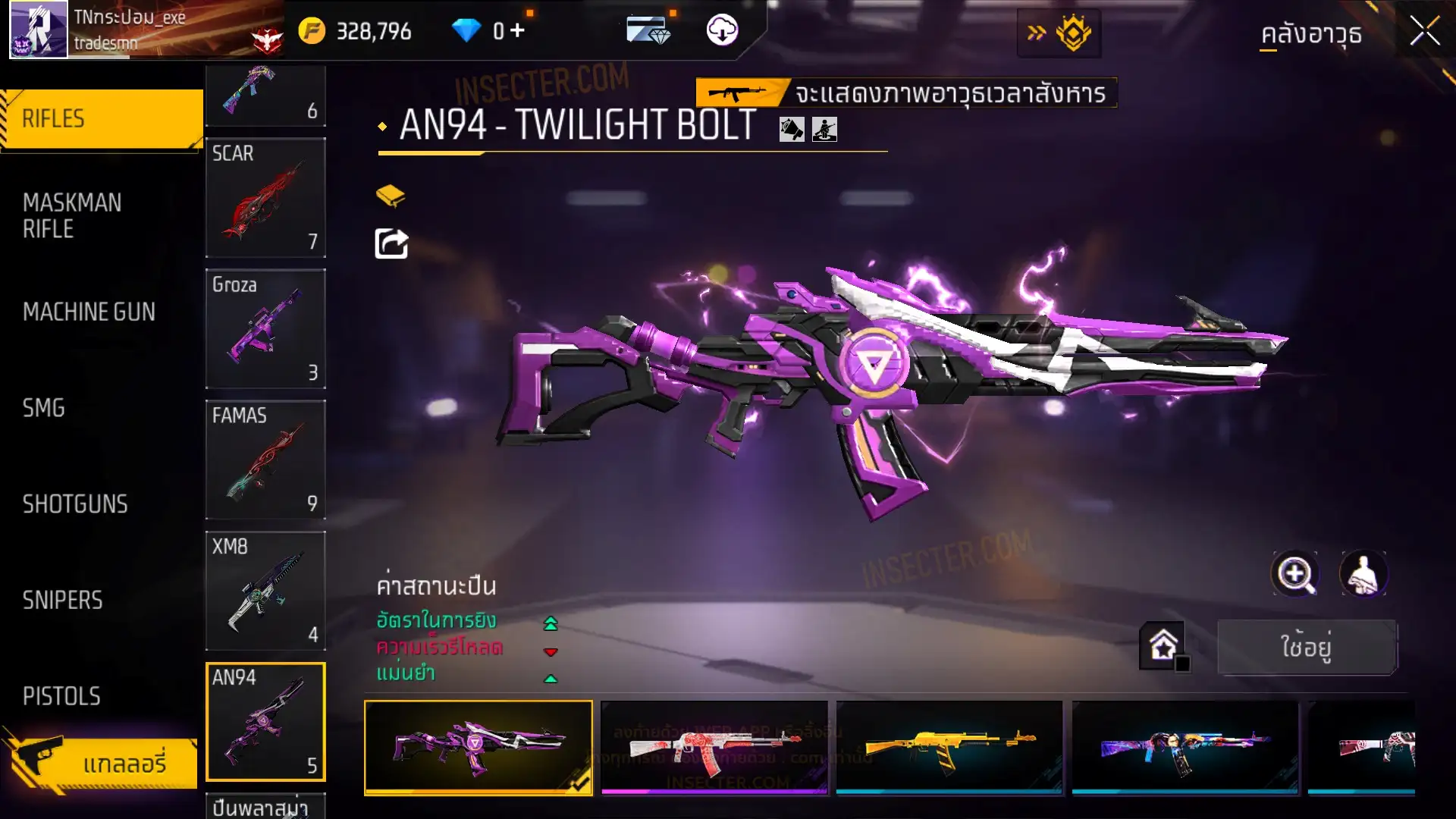
Task: Preview the weapon on character
Action: (1363, 574)
